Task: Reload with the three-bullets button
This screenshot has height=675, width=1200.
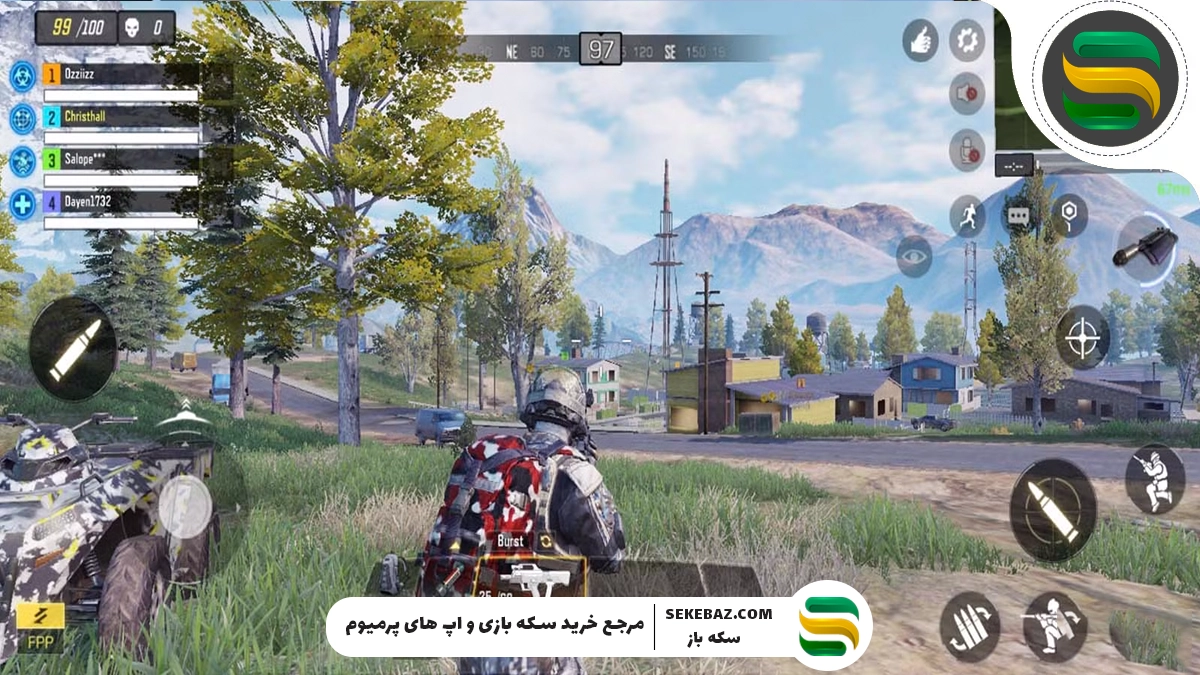Action: click(x=970, y=626)
